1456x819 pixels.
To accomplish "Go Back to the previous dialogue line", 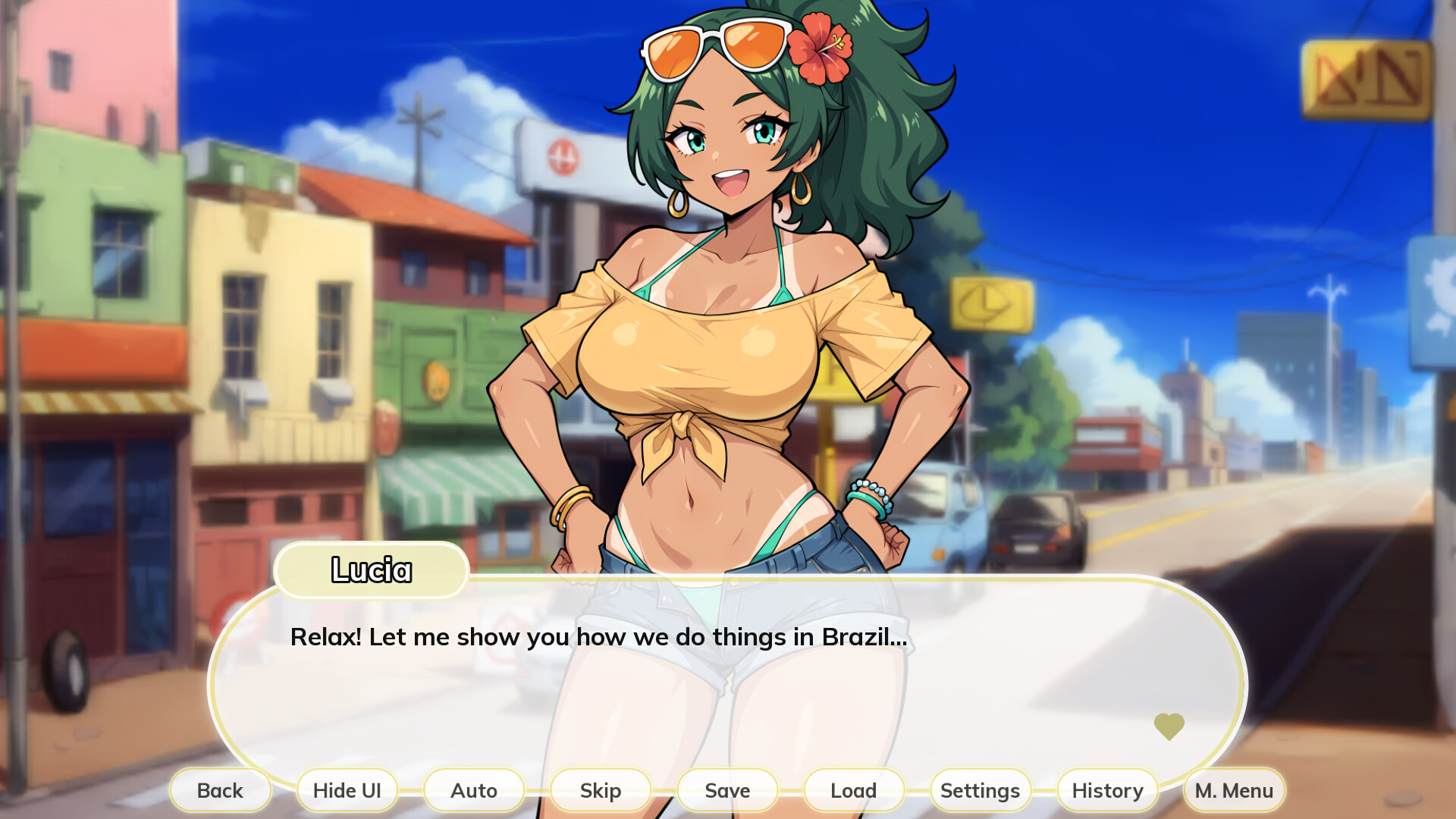I will (221, 790).
